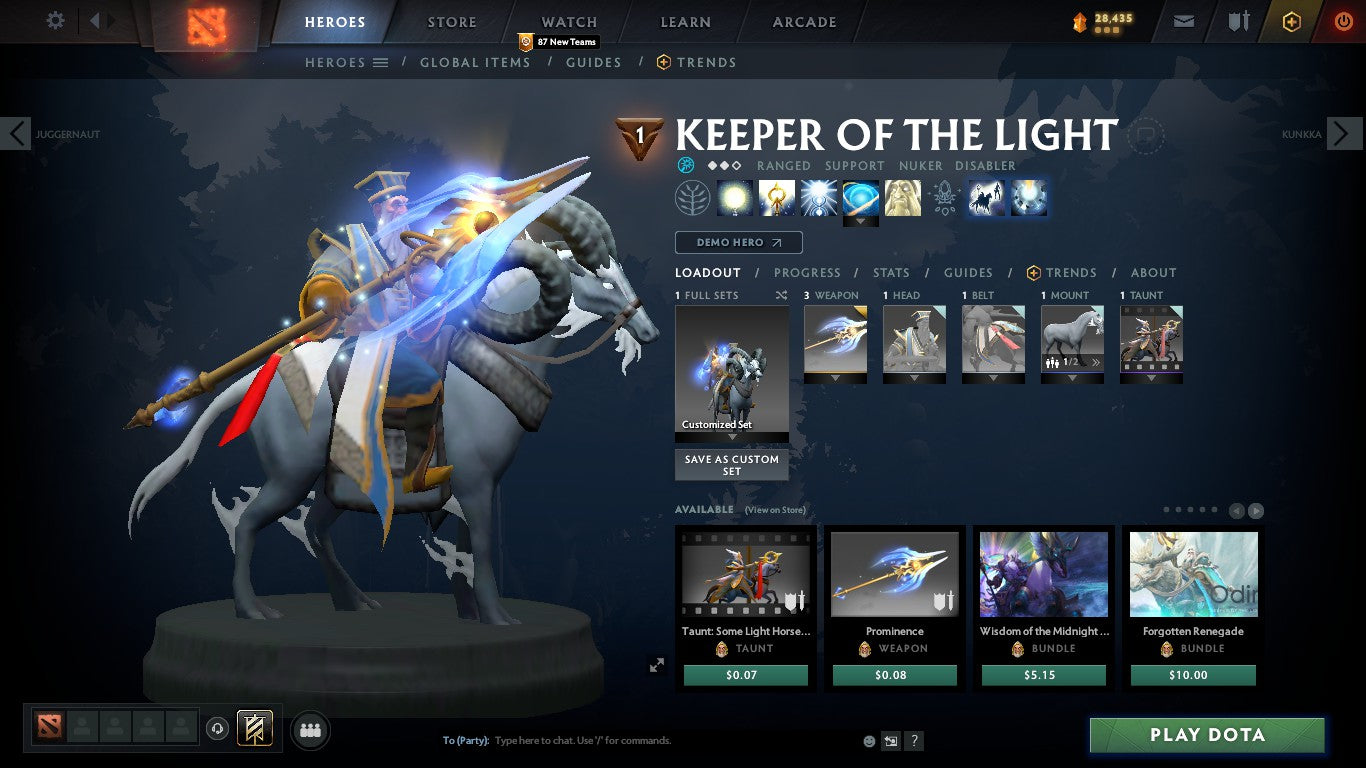Screen dimensions: 1366x768
Task: Open View on Store link
Action: [x=775, y=510]
